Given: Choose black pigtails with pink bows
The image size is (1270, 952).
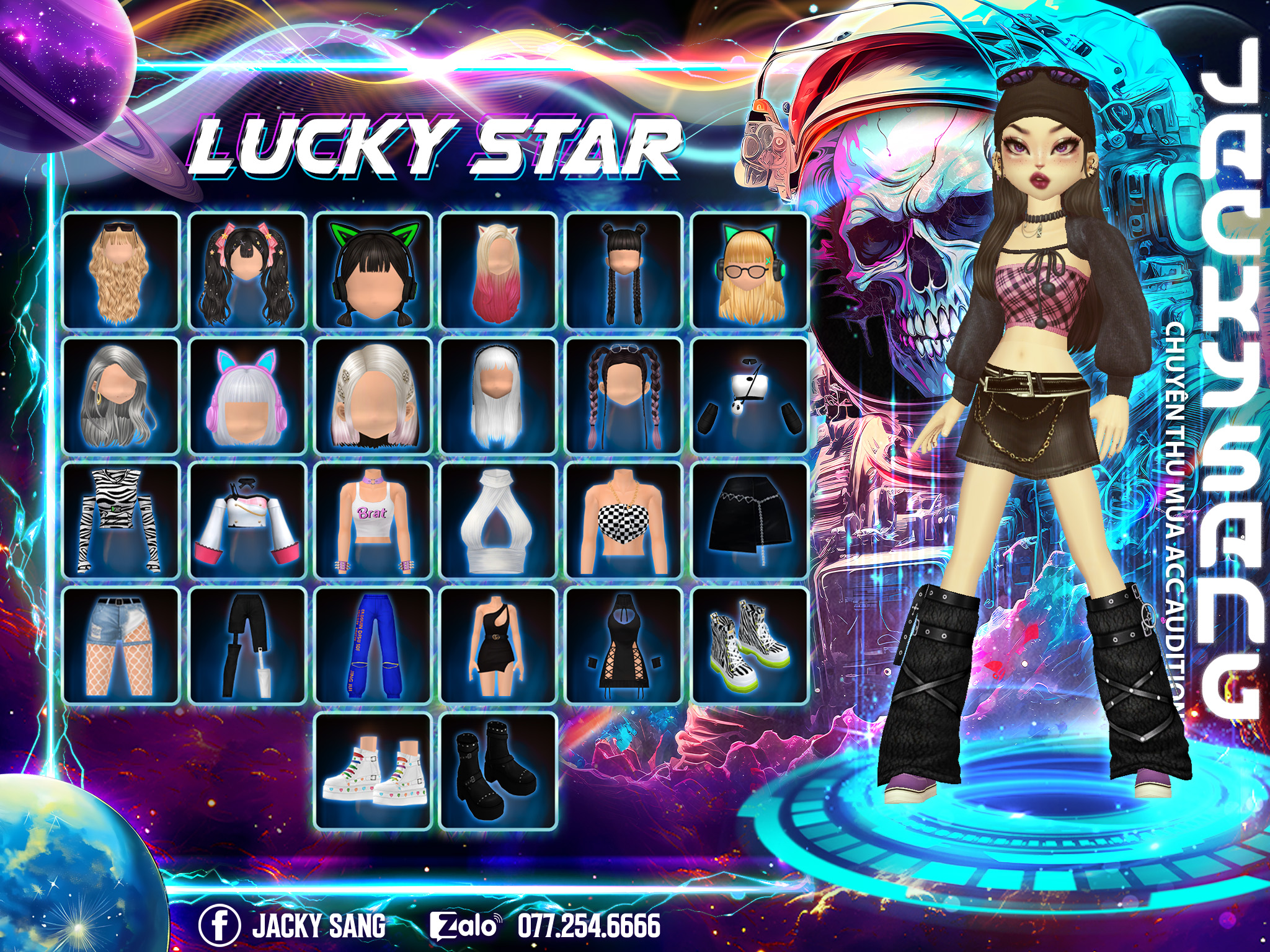Looking at the screenshot, I should point(247,270).
